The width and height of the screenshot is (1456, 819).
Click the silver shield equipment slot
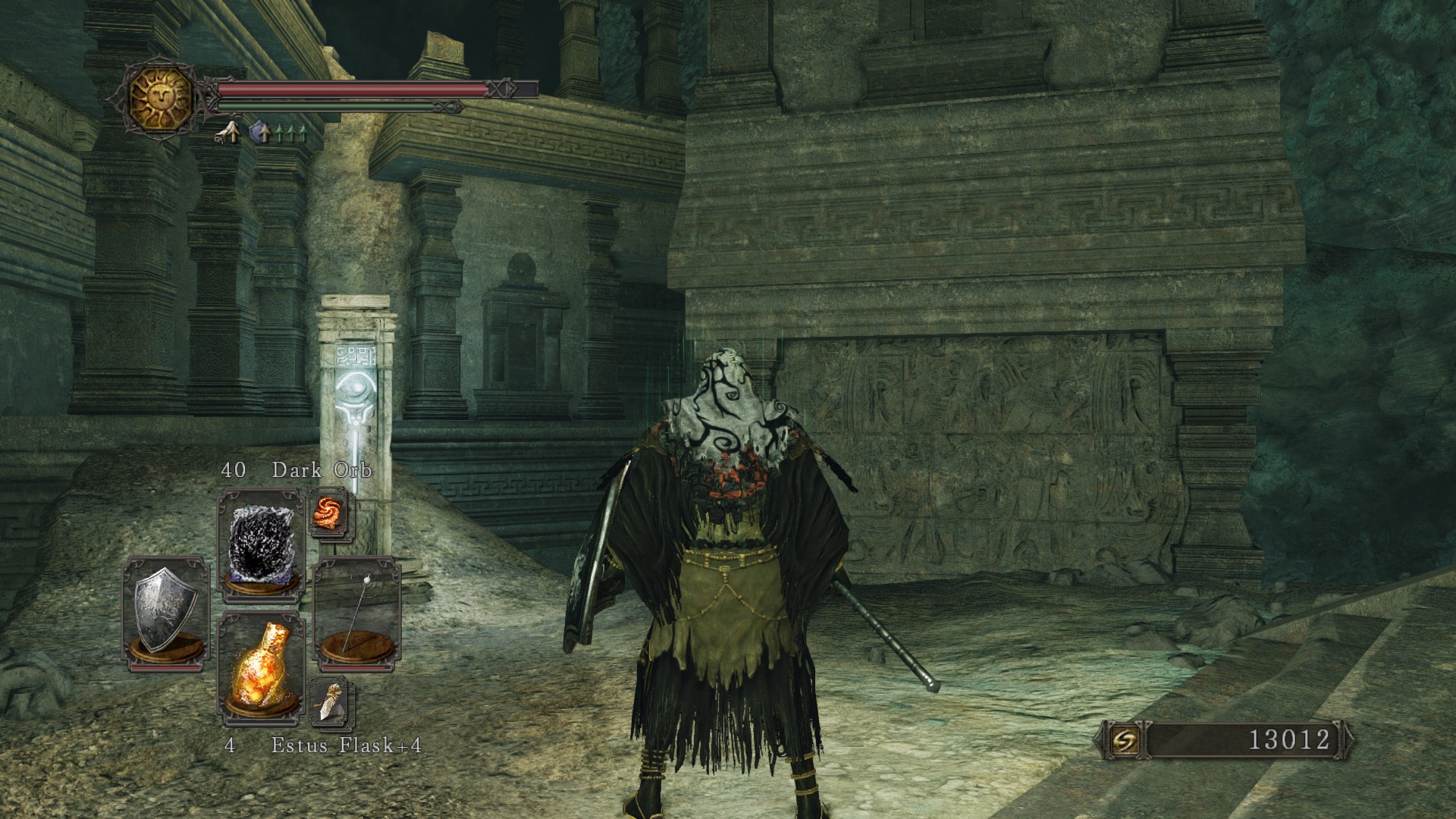pos(165,611)
